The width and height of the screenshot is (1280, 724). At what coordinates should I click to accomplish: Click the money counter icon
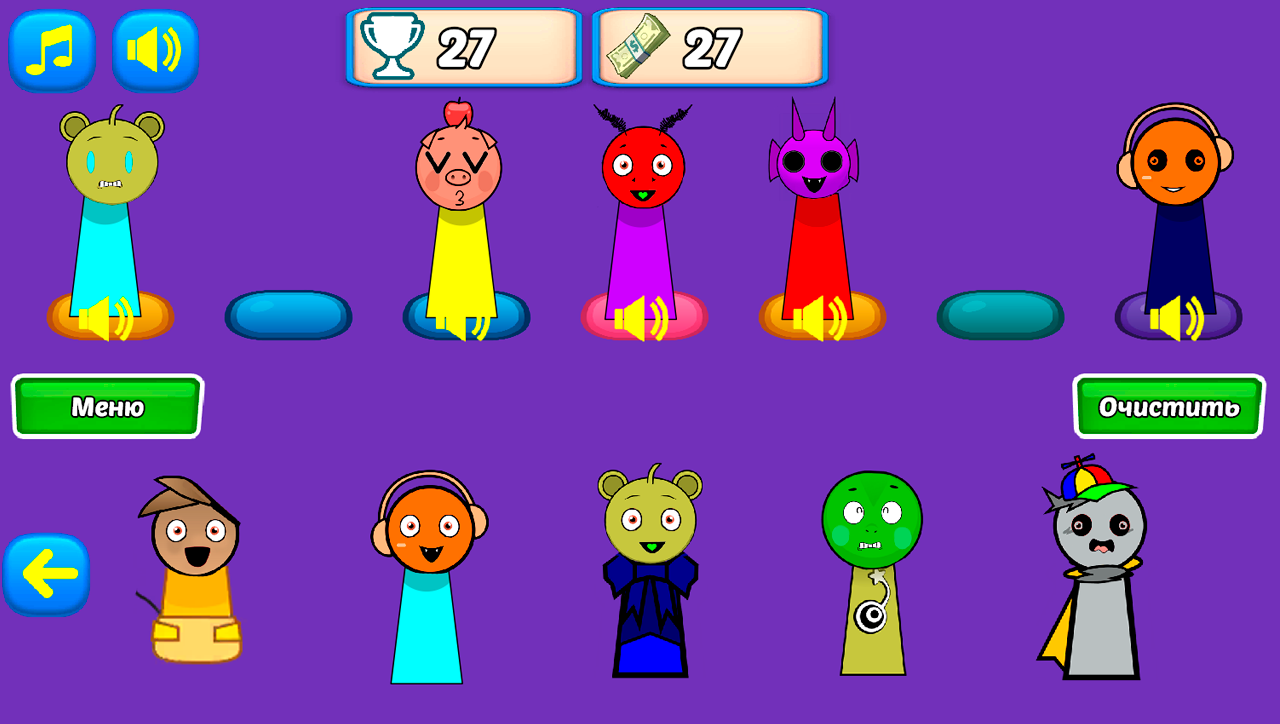(x=640, y=43)
